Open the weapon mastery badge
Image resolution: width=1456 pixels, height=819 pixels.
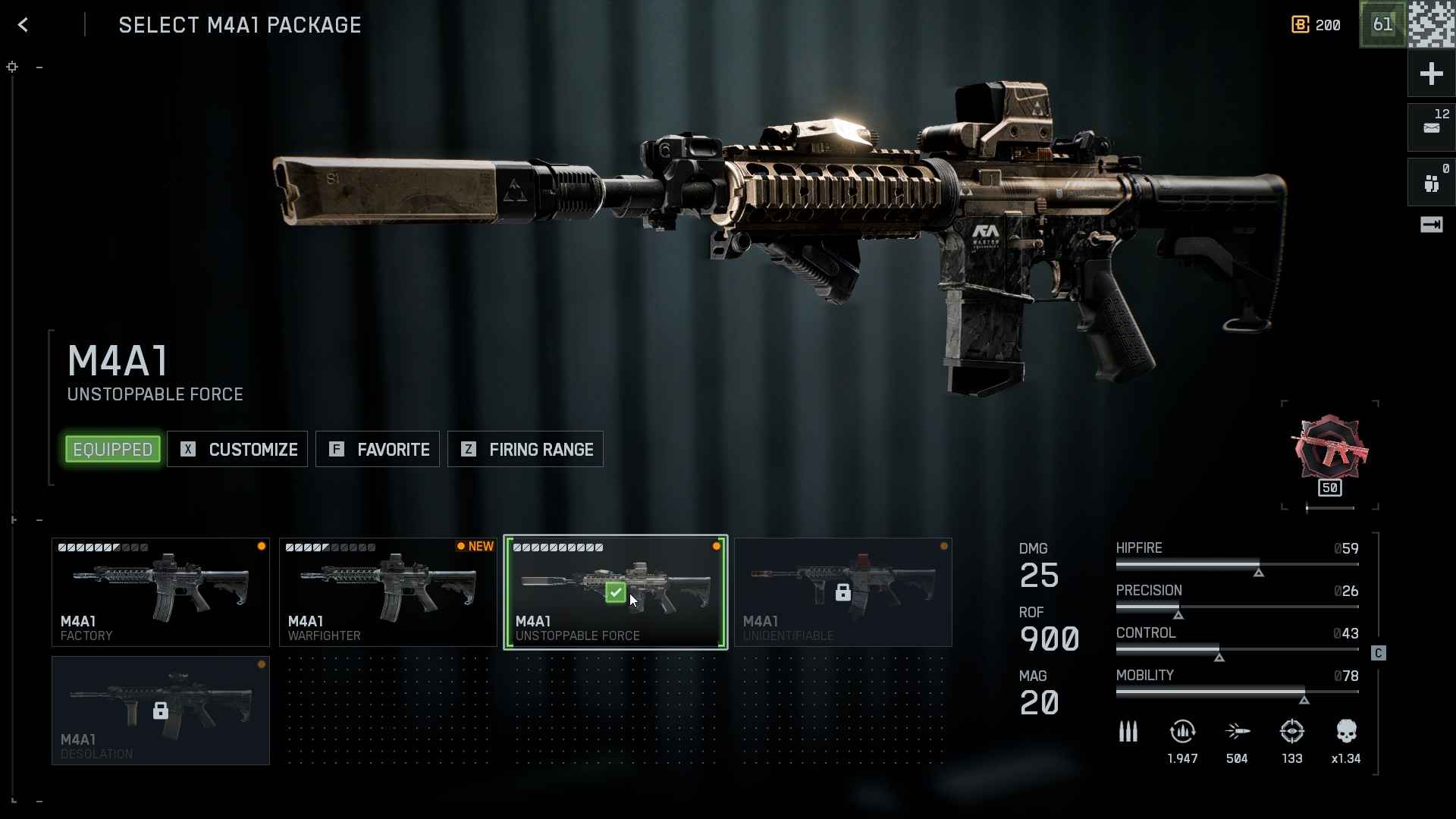coord(1330,453)
